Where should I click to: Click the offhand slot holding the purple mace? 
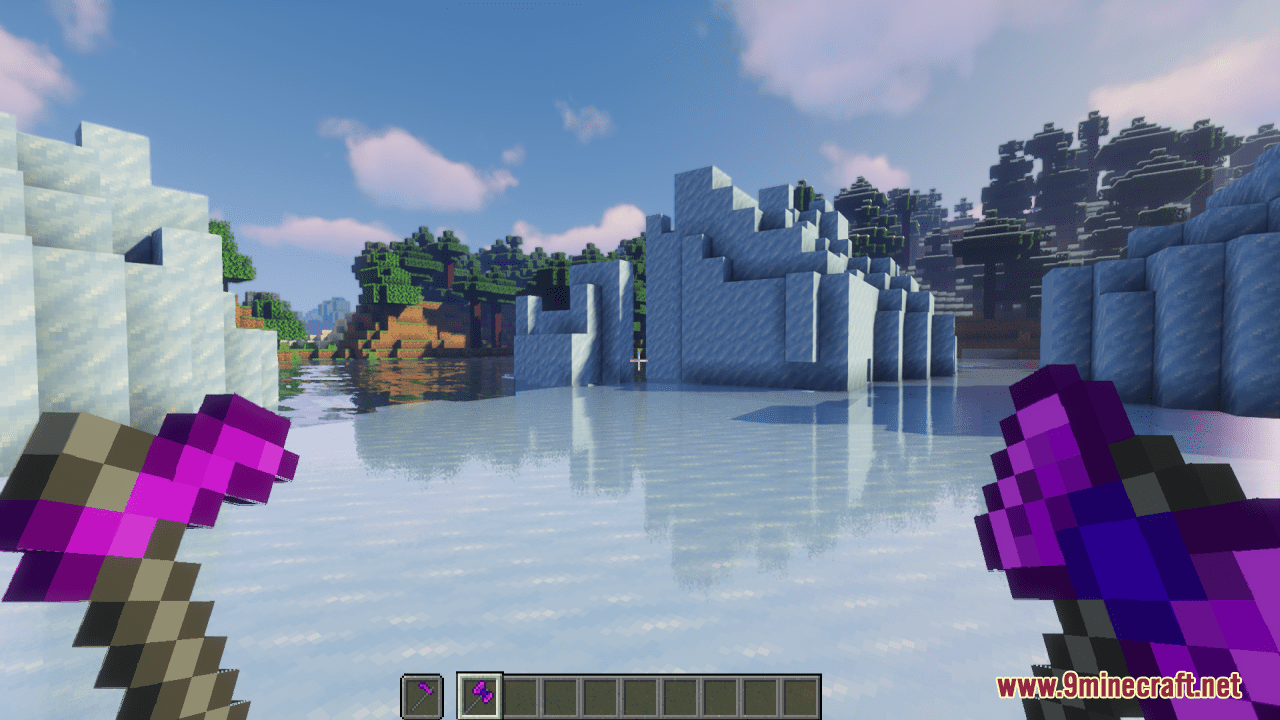tap(420, 693)
